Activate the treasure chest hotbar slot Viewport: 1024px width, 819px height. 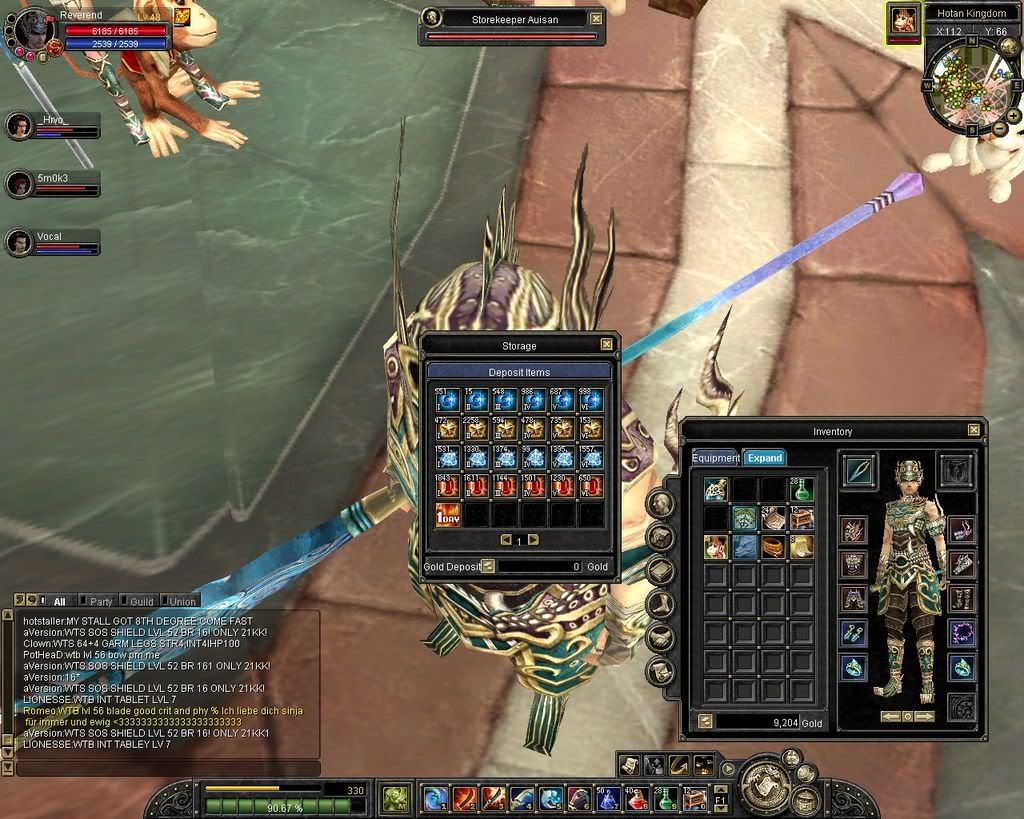coord(694,798)
